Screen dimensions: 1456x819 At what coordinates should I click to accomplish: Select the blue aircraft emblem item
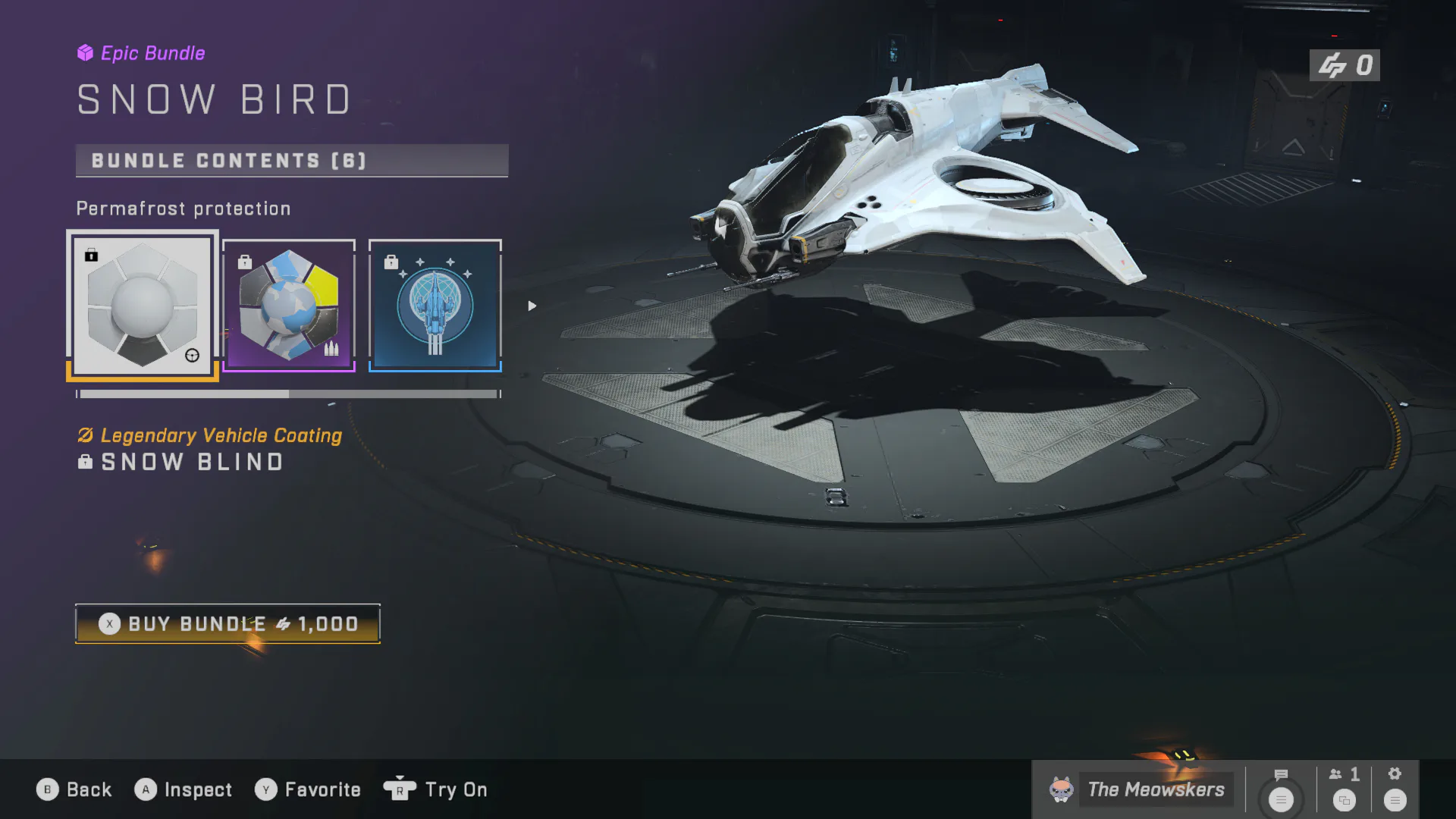pos(435,305)
